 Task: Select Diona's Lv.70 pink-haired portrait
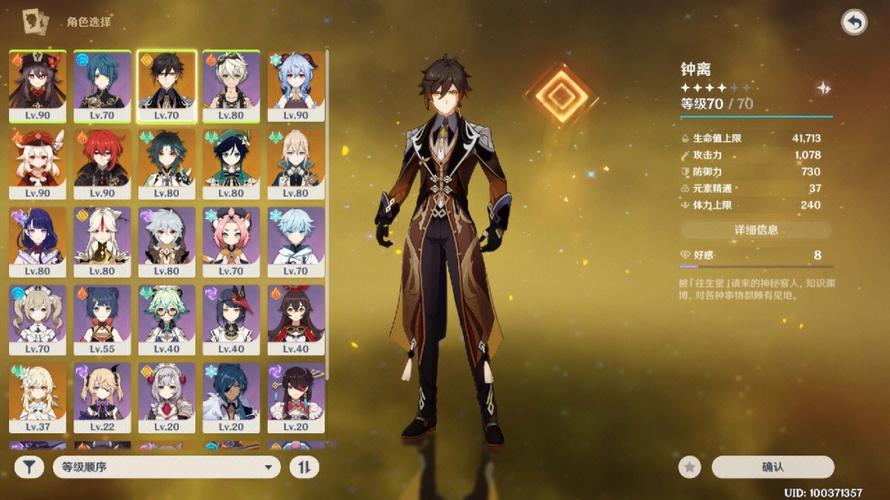(231, 241)
